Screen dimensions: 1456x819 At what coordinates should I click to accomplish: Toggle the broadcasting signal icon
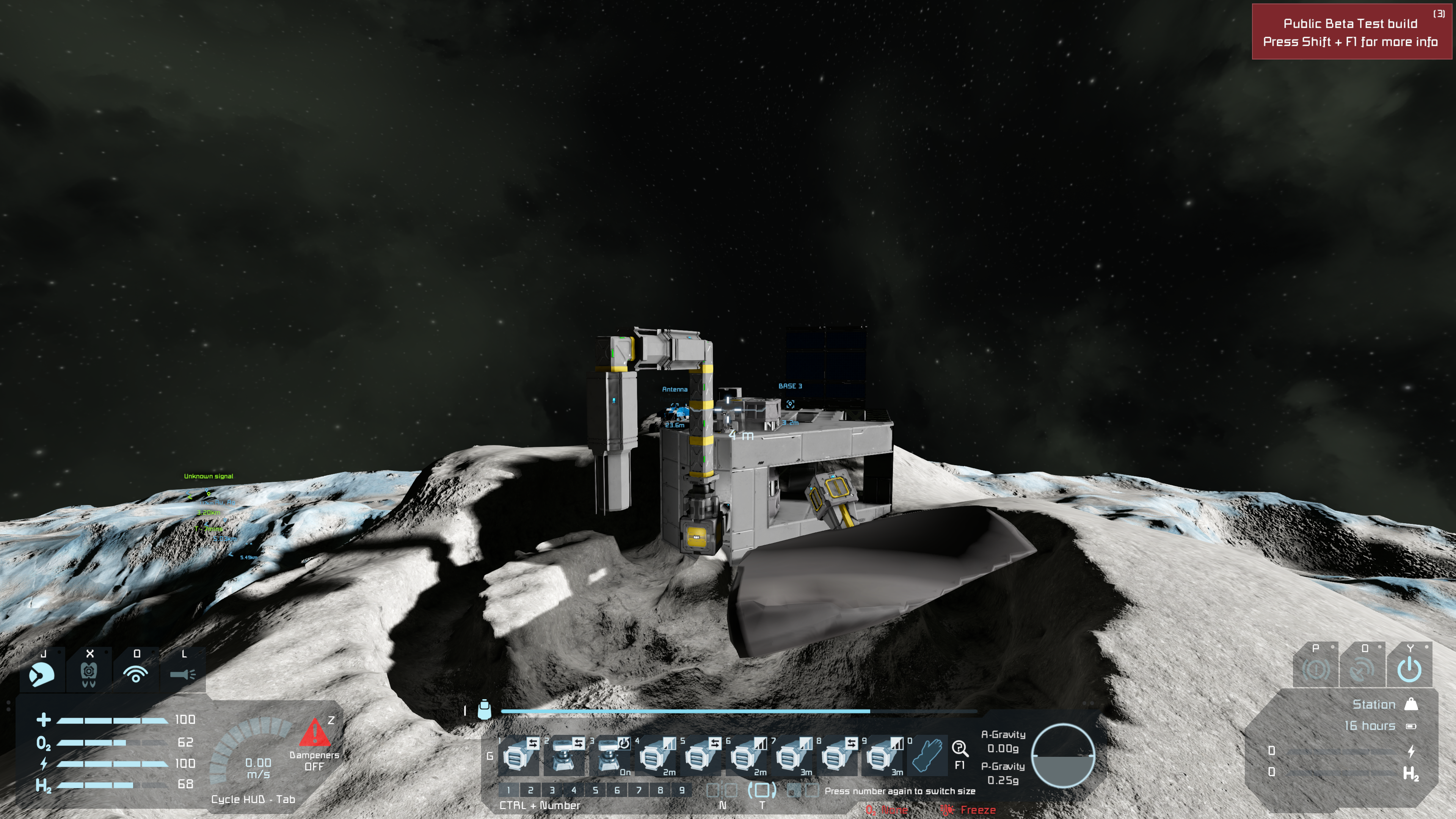[136, 674]
